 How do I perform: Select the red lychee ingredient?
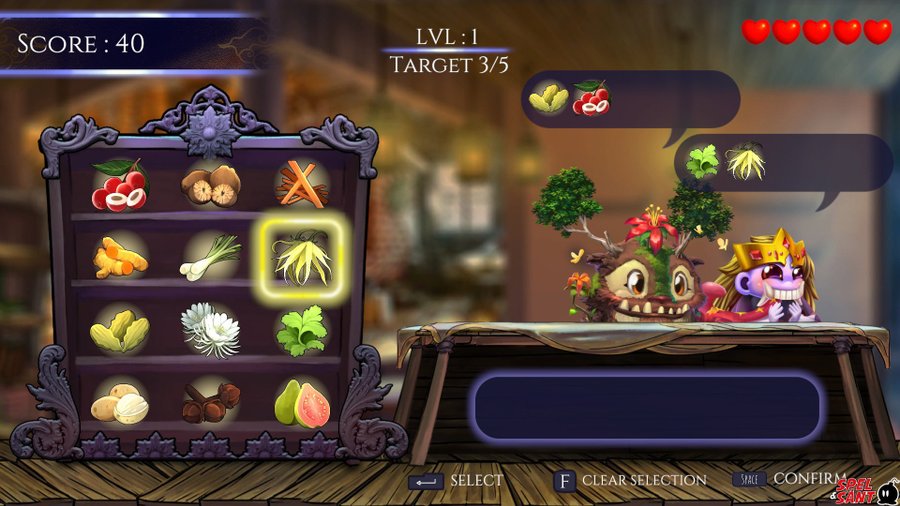coord(119,185)
